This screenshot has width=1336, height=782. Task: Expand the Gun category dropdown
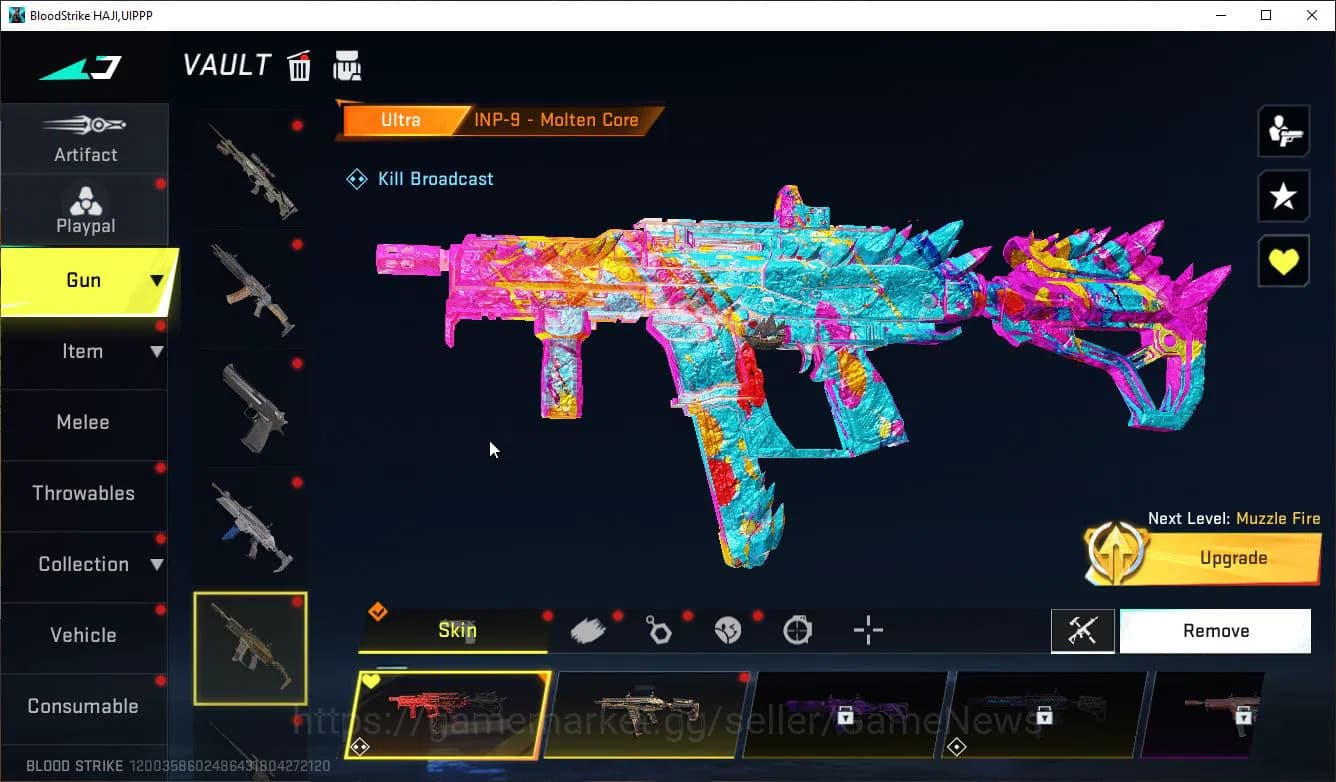[x=158, y=281]
